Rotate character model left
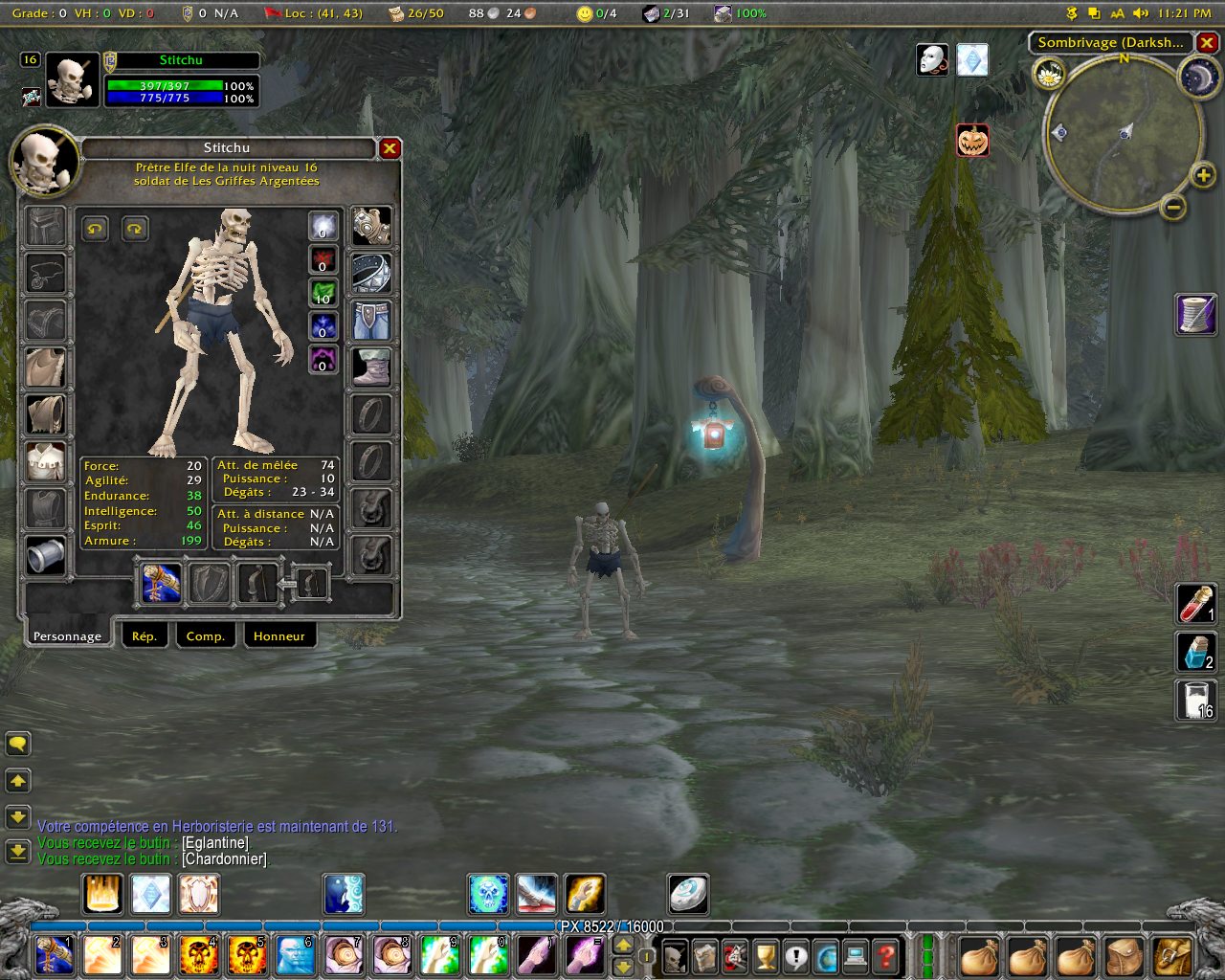This screenshot has width=1225, height=980. (94, 229)
